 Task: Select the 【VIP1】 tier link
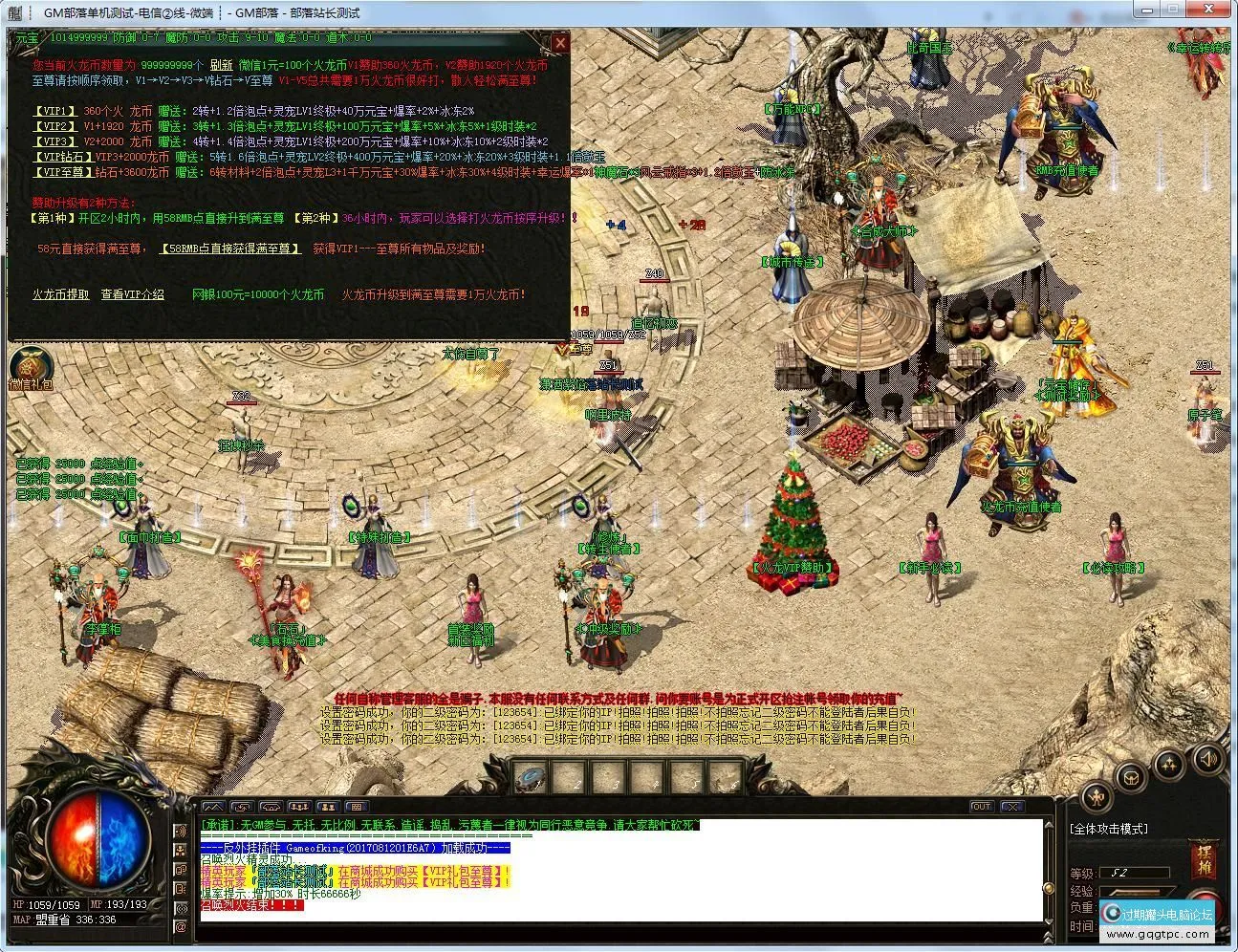click(x=54, y=112)
